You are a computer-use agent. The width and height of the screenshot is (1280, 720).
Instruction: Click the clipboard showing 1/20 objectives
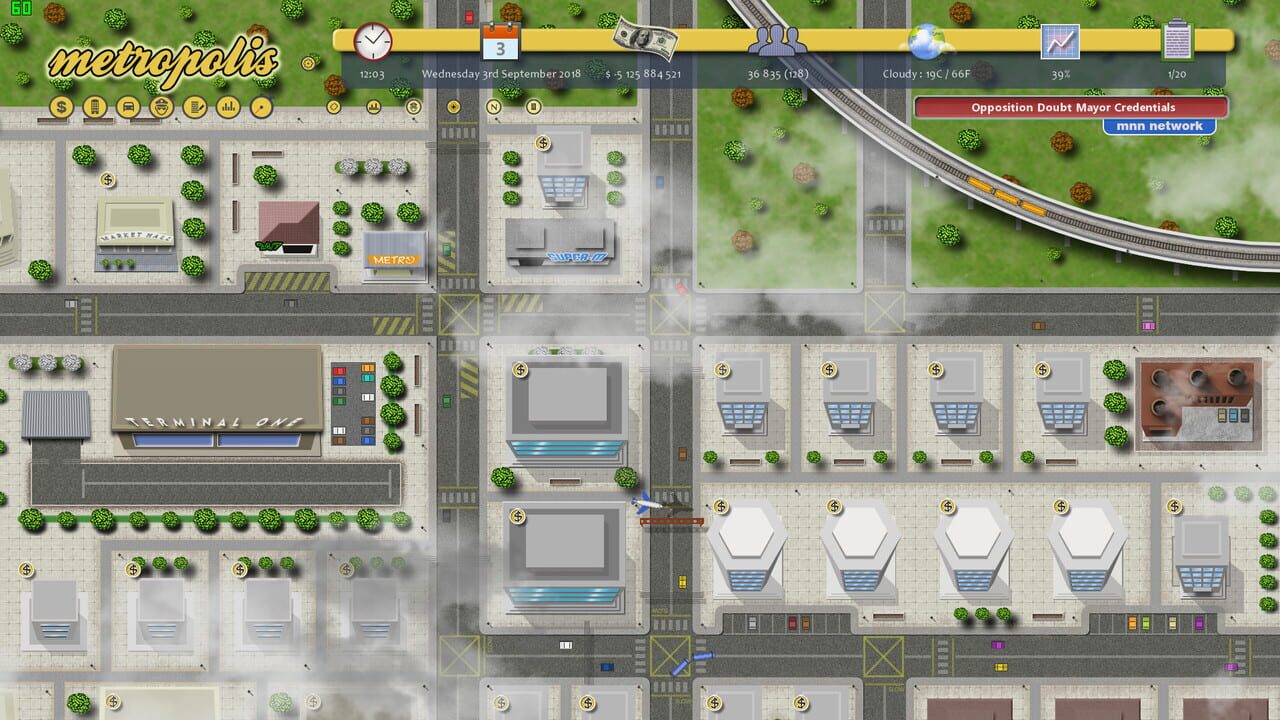click(x=1177, y=40)
